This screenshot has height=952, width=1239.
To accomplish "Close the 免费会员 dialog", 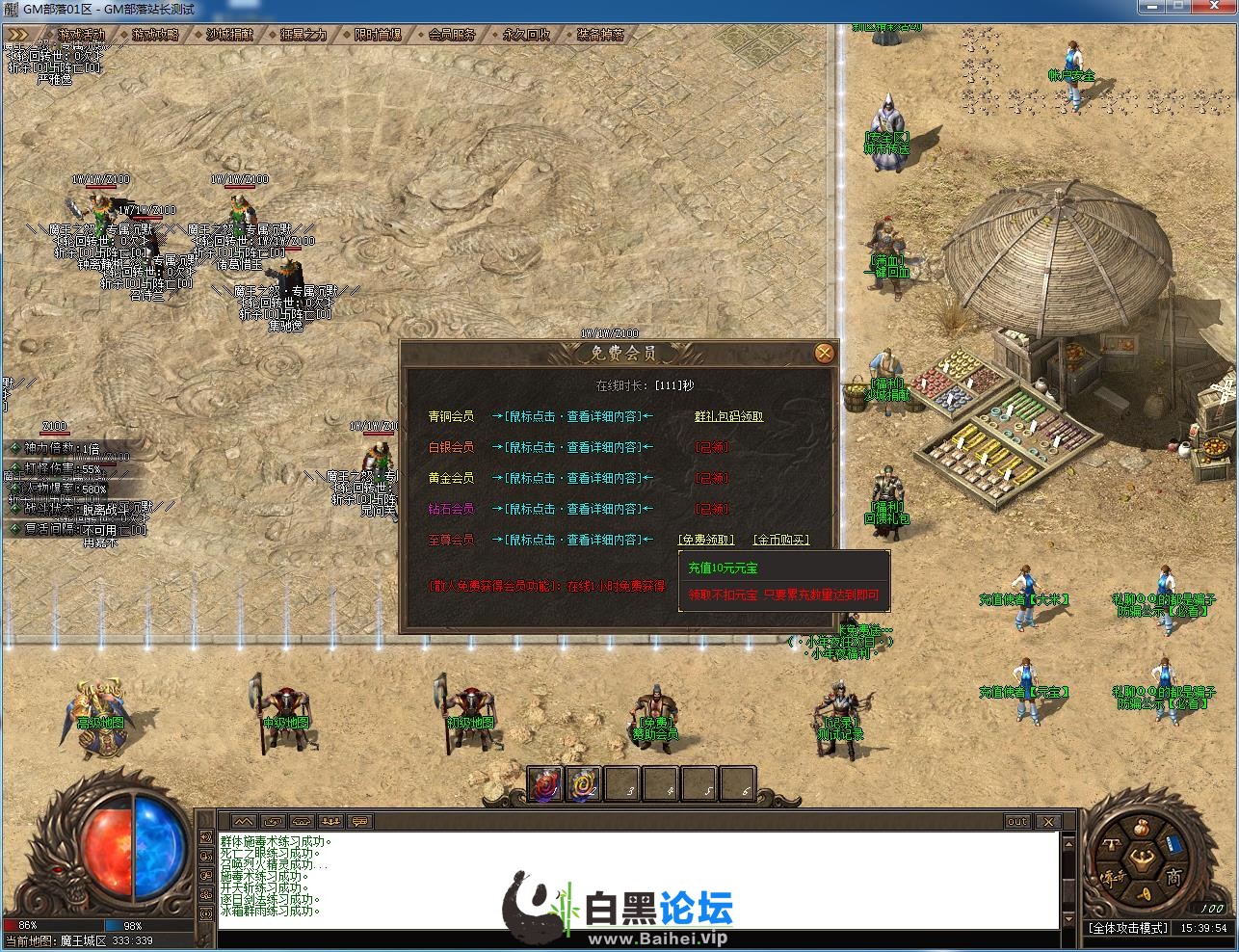I will tap(824, 354).
